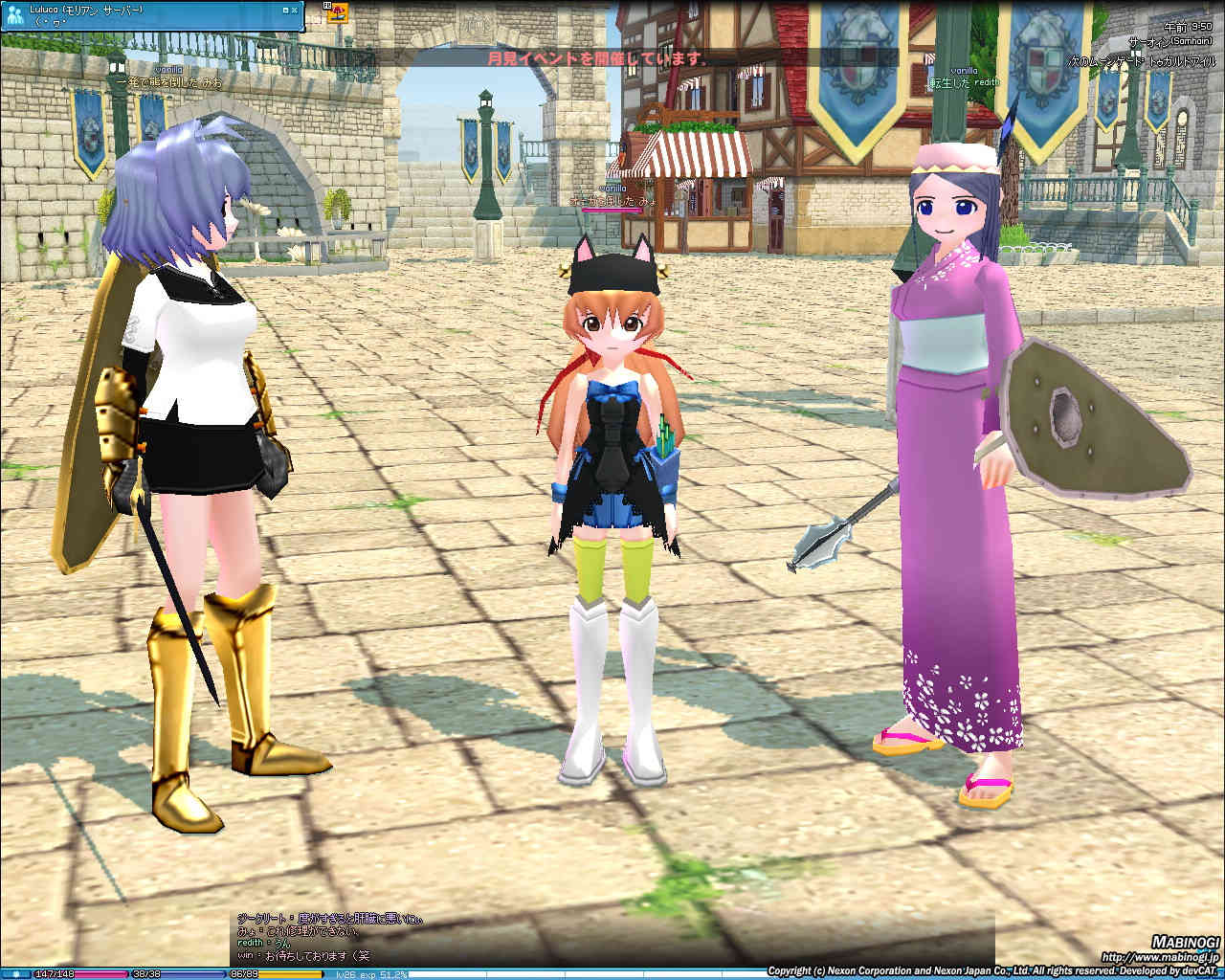Open the red parasol shop icon
The height and width of the screenshot is (980, 1225).
click(338, 12)
